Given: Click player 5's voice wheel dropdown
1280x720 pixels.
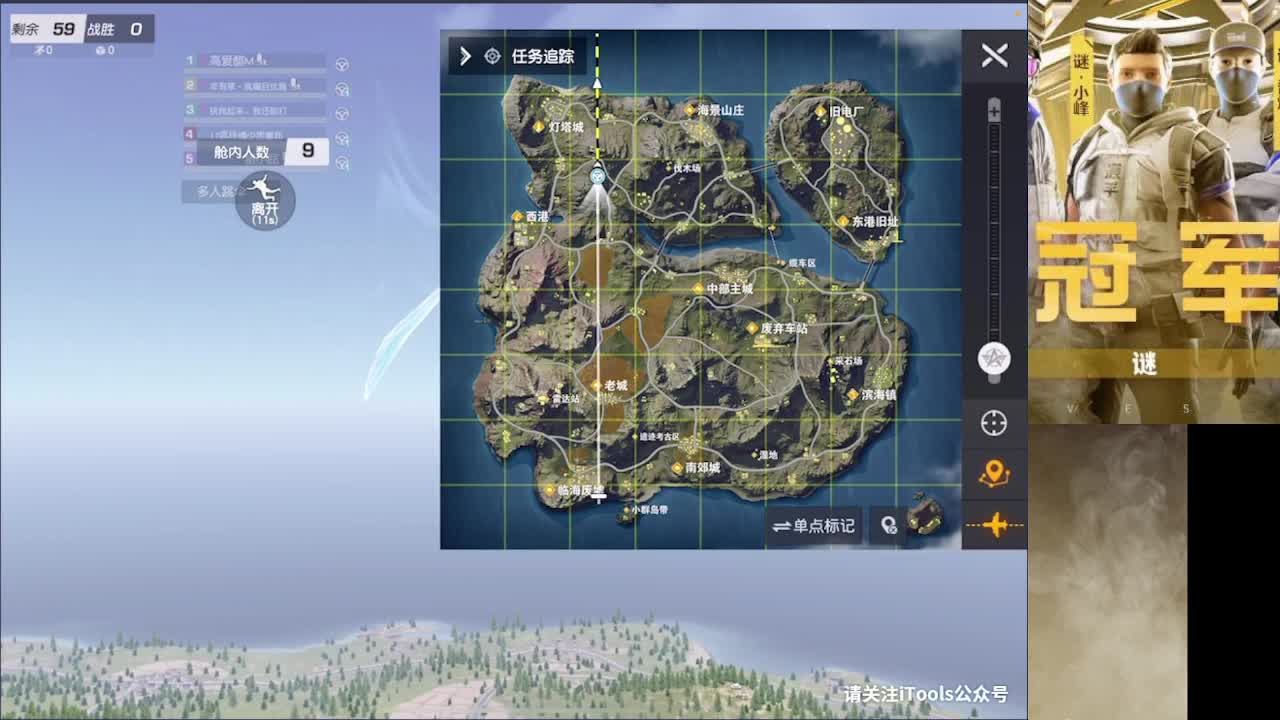Looking at the screenshot, I should 343,163.
